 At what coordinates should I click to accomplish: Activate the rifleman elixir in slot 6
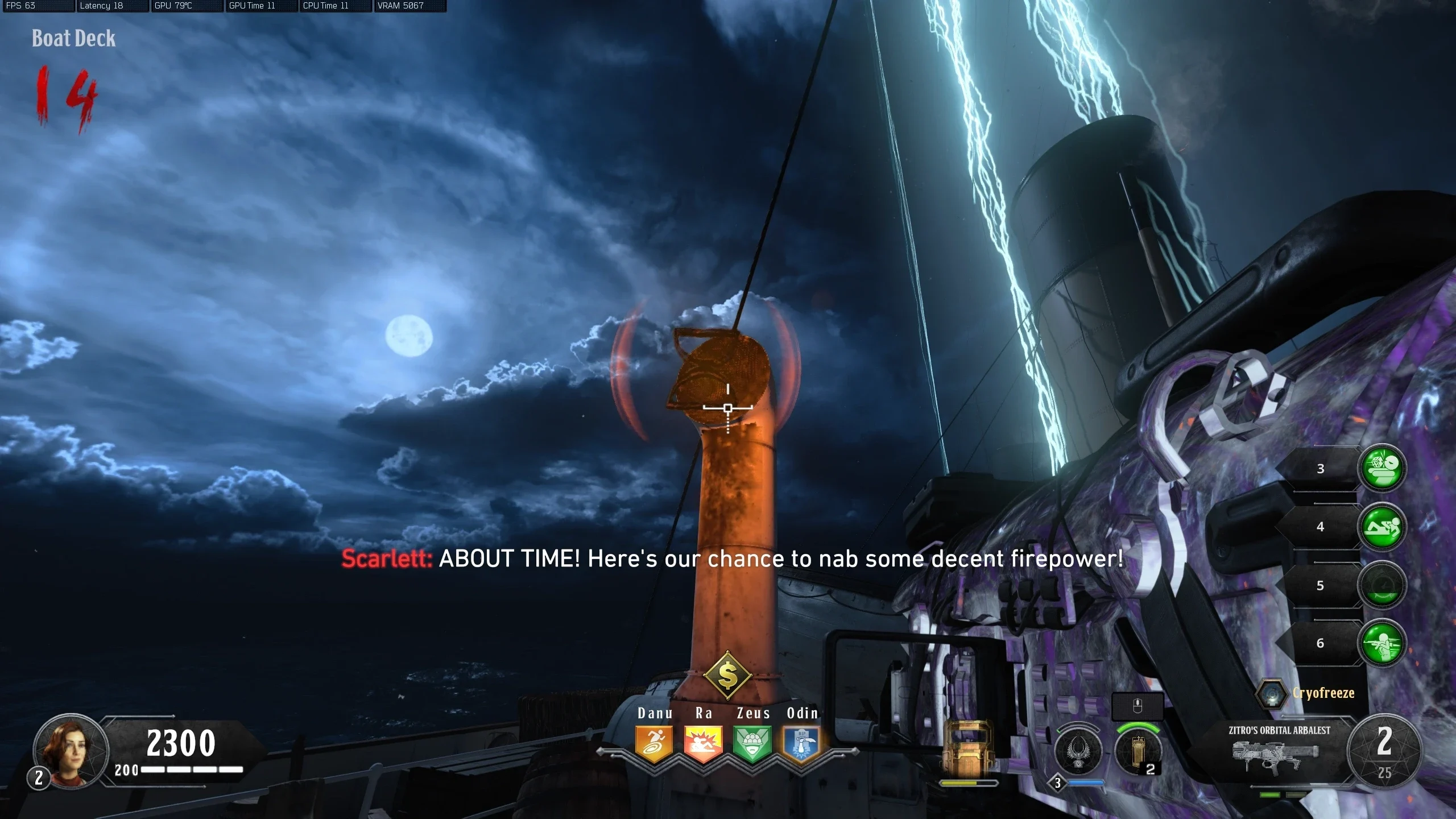pyautogui.click(x=1382, y=643)
